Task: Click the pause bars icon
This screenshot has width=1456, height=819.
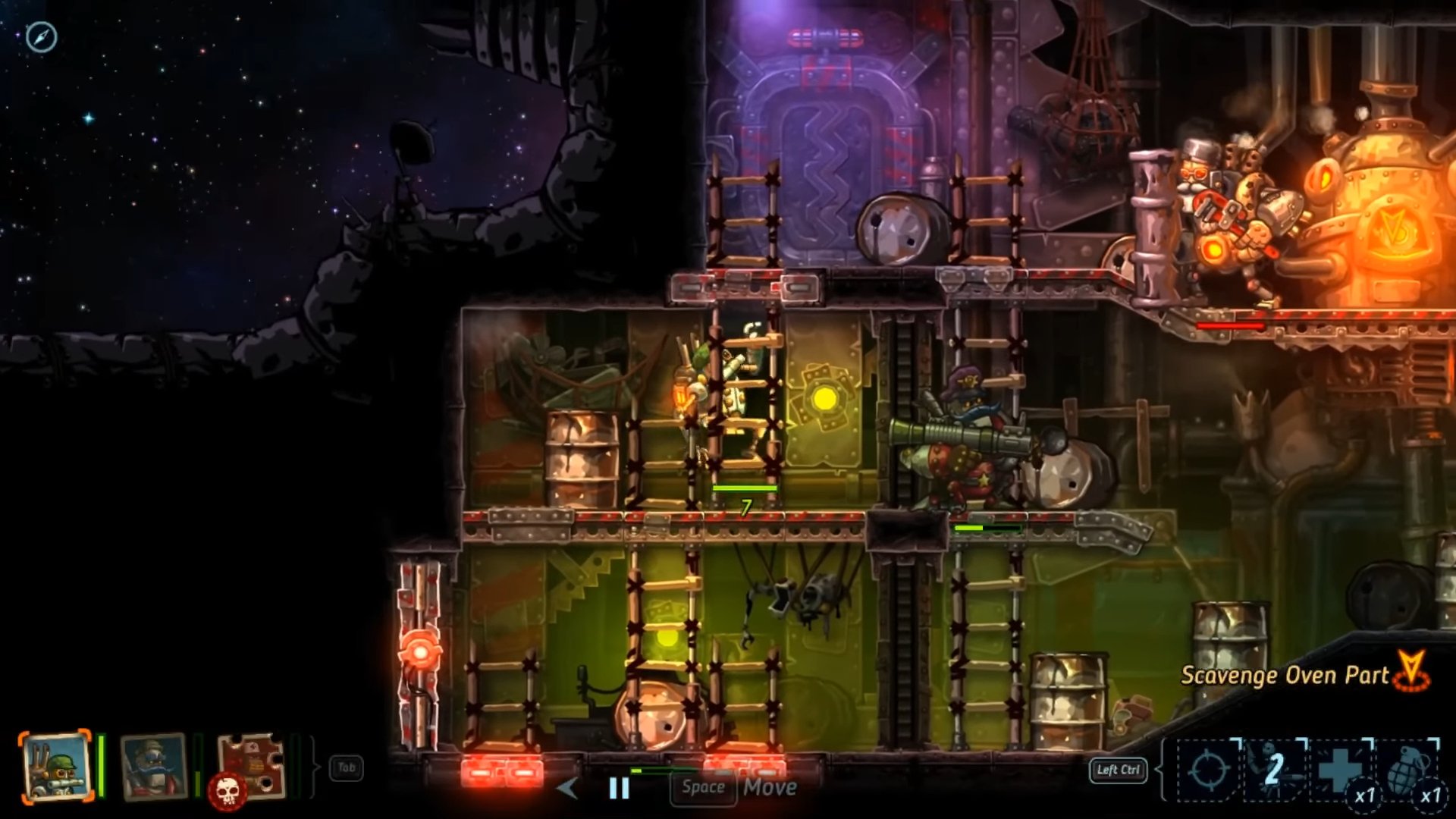Action: pyautogui.click(x=620, y=788)
